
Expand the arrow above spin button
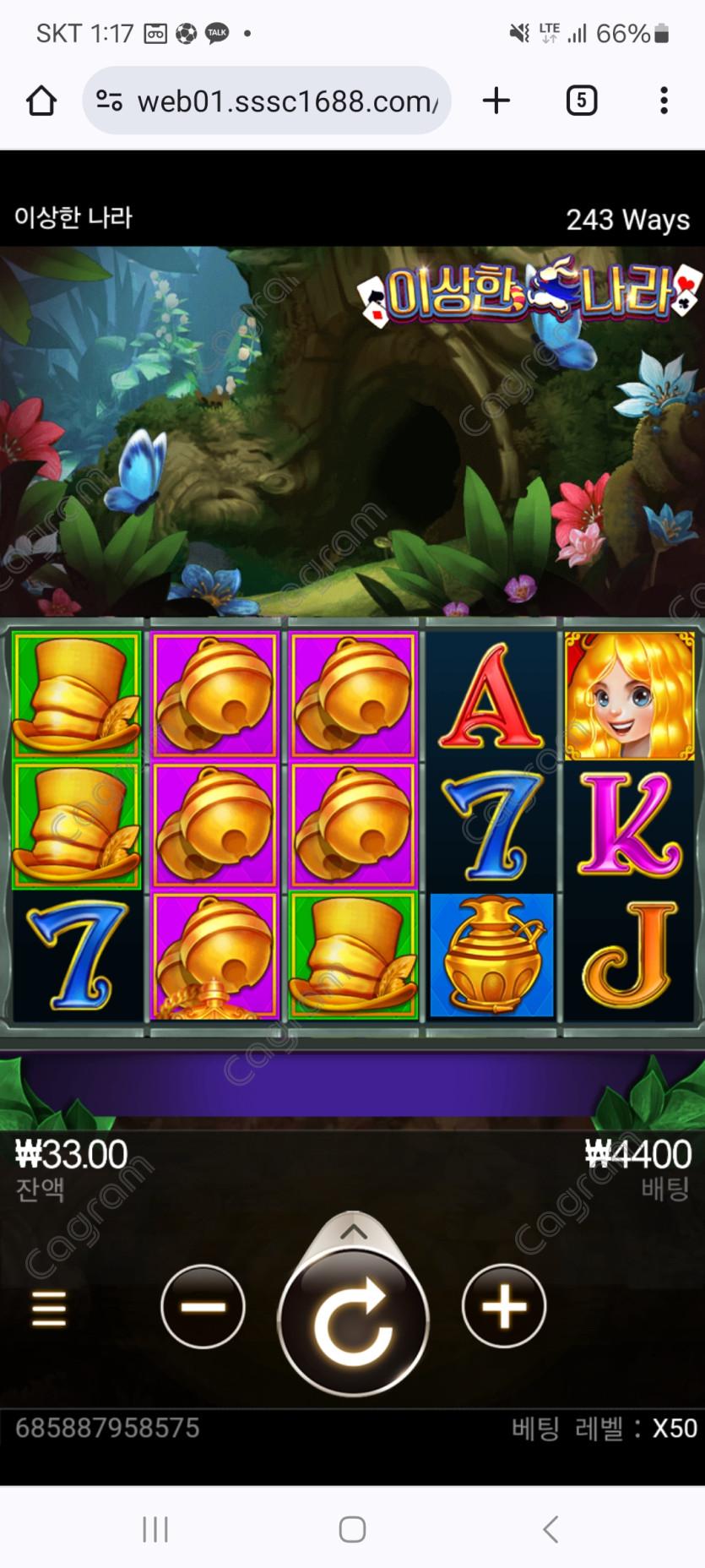[x=353, y=1233]
